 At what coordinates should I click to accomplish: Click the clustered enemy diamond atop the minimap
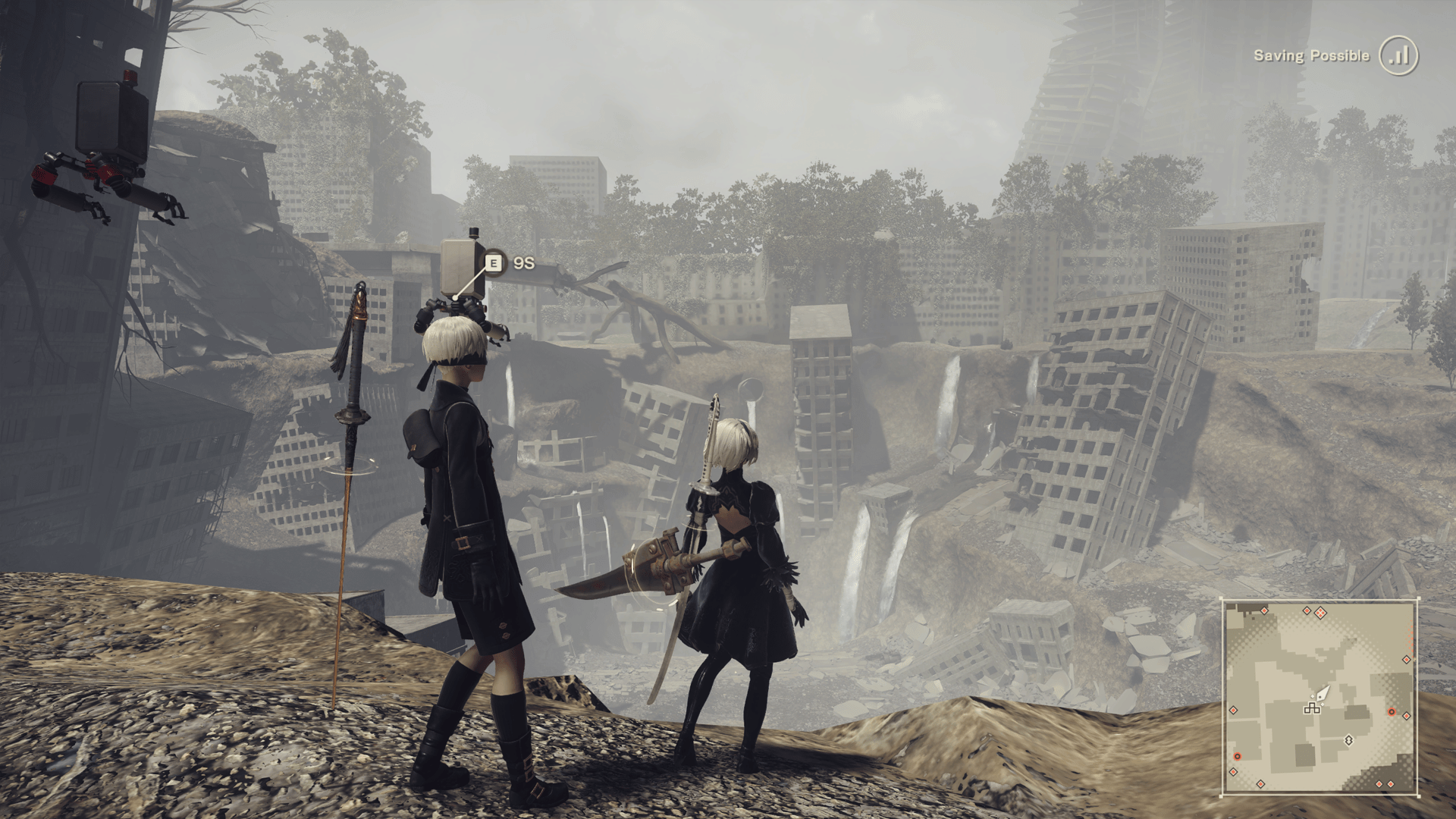[x=1320, y=613]
